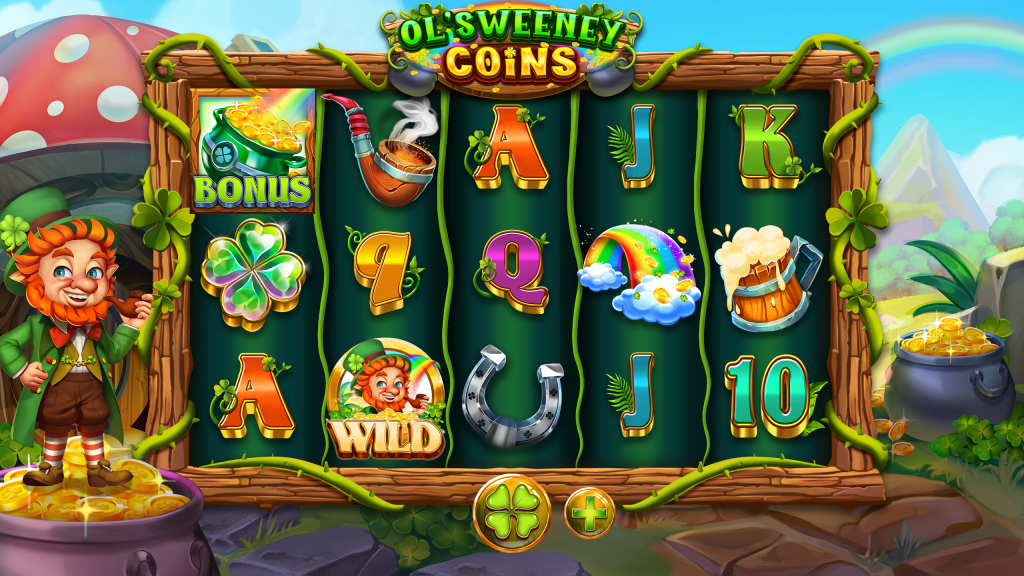Click the green plus button

589,513
